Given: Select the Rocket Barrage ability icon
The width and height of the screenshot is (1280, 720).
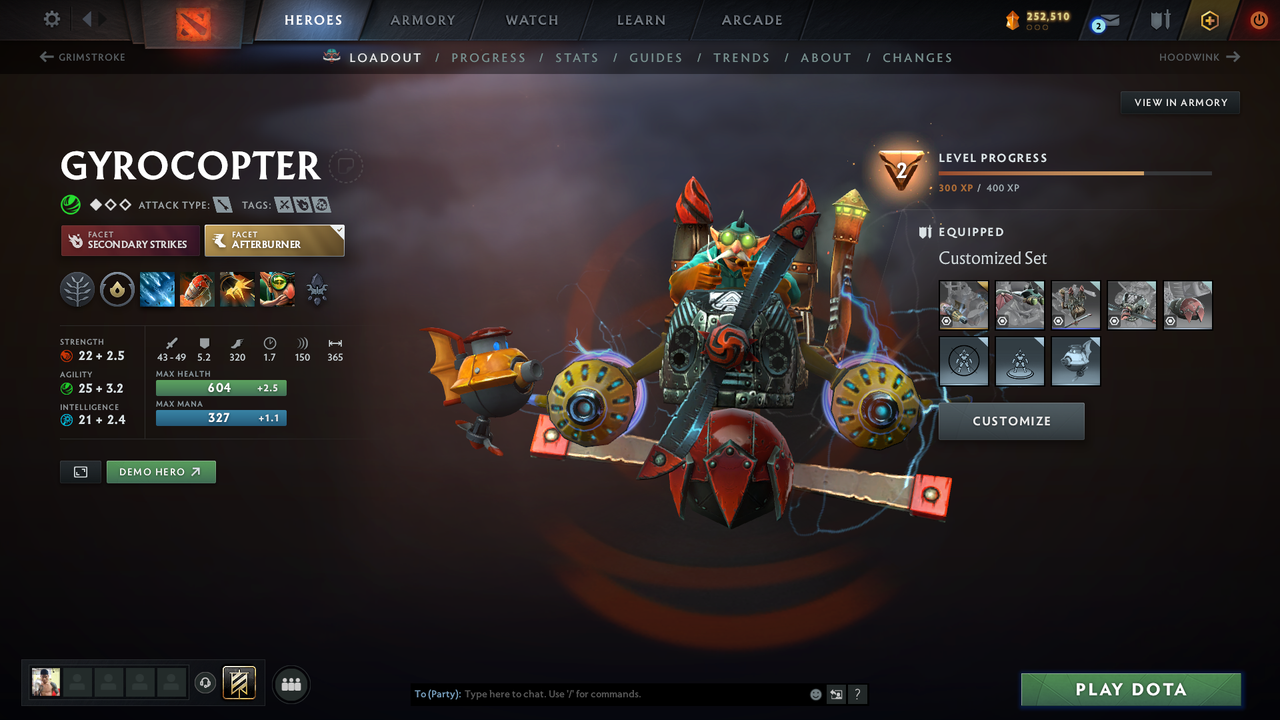Looking at the screenshot, I should 156,289.
